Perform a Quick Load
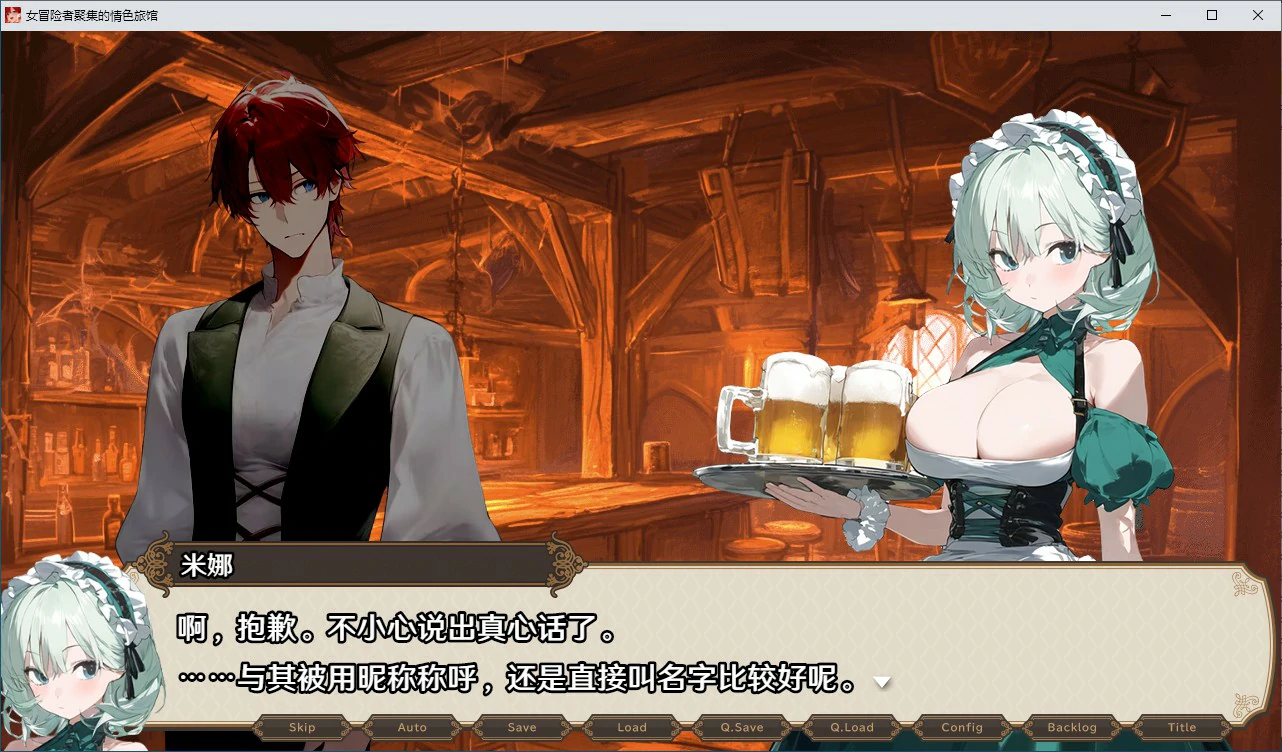This screenshot has width=1282, height=752. click(851, 727)
